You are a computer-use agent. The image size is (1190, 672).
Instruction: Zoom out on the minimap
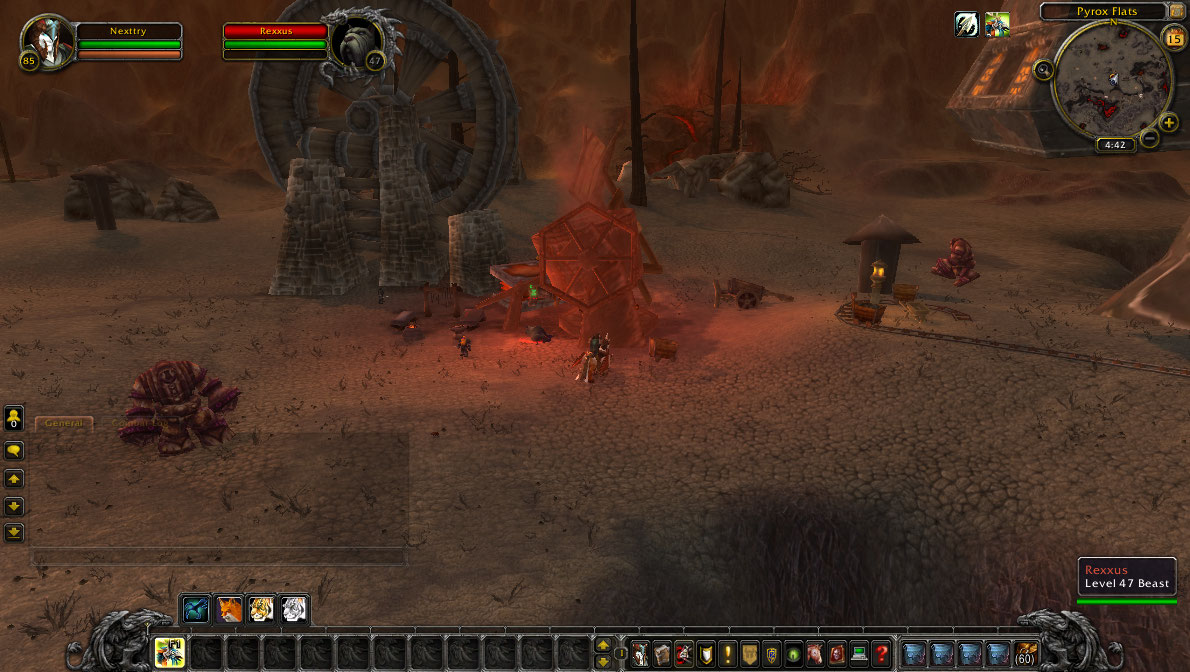pos(1150,138)
